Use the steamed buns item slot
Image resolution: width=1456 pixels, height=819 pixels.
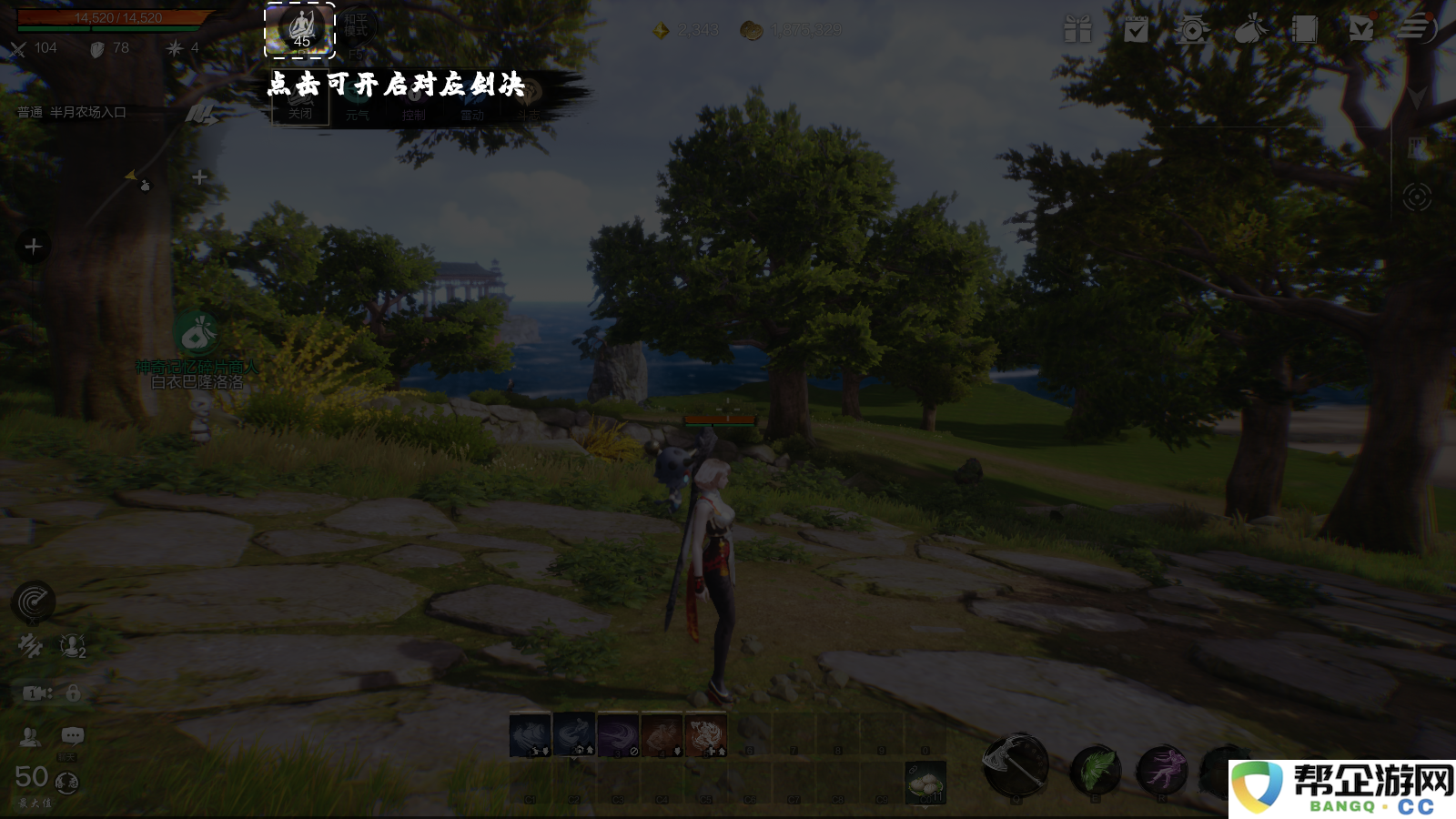[925, 783]
